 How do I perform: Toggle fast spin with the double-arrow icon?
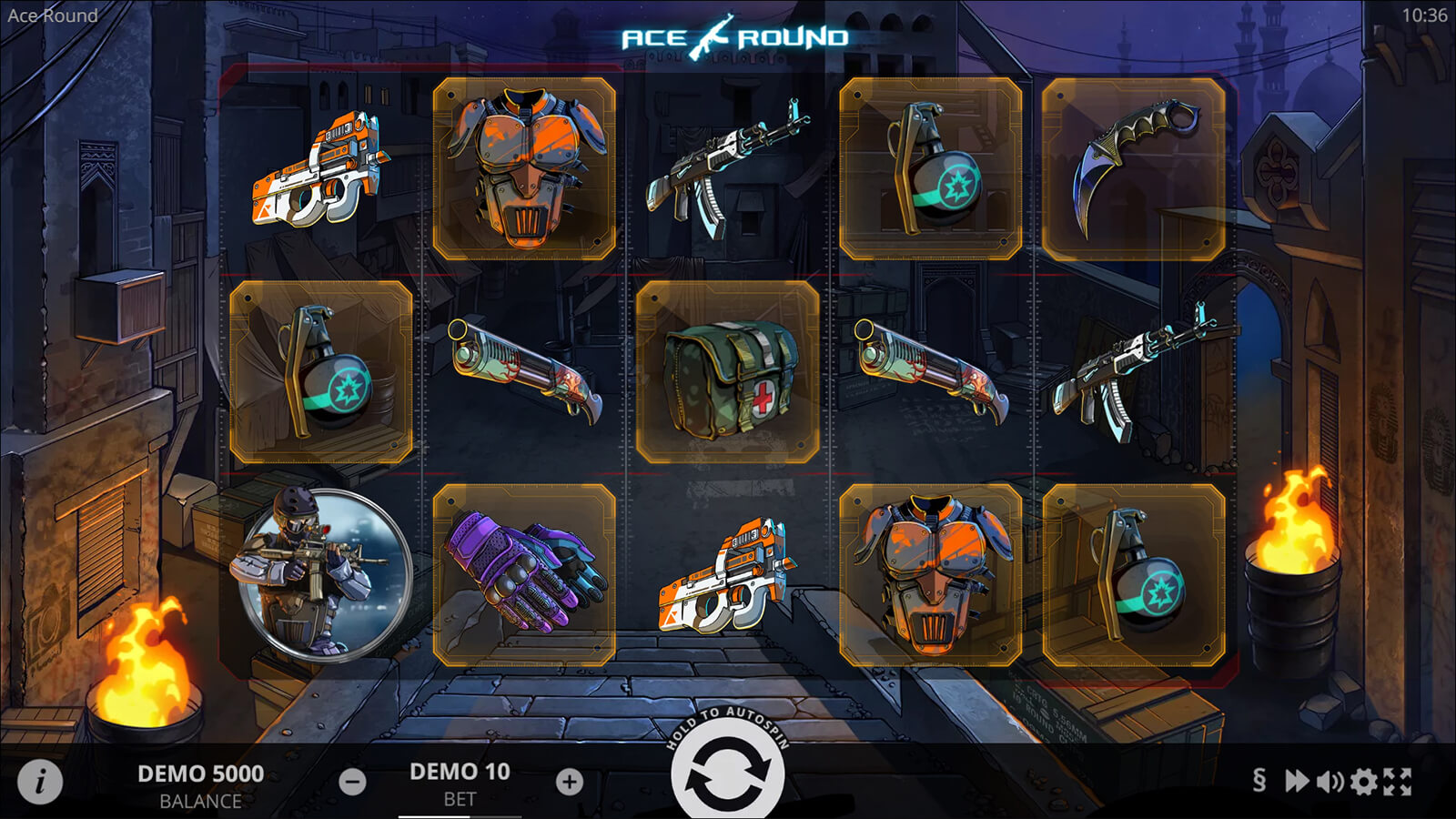coord(1296,781)
